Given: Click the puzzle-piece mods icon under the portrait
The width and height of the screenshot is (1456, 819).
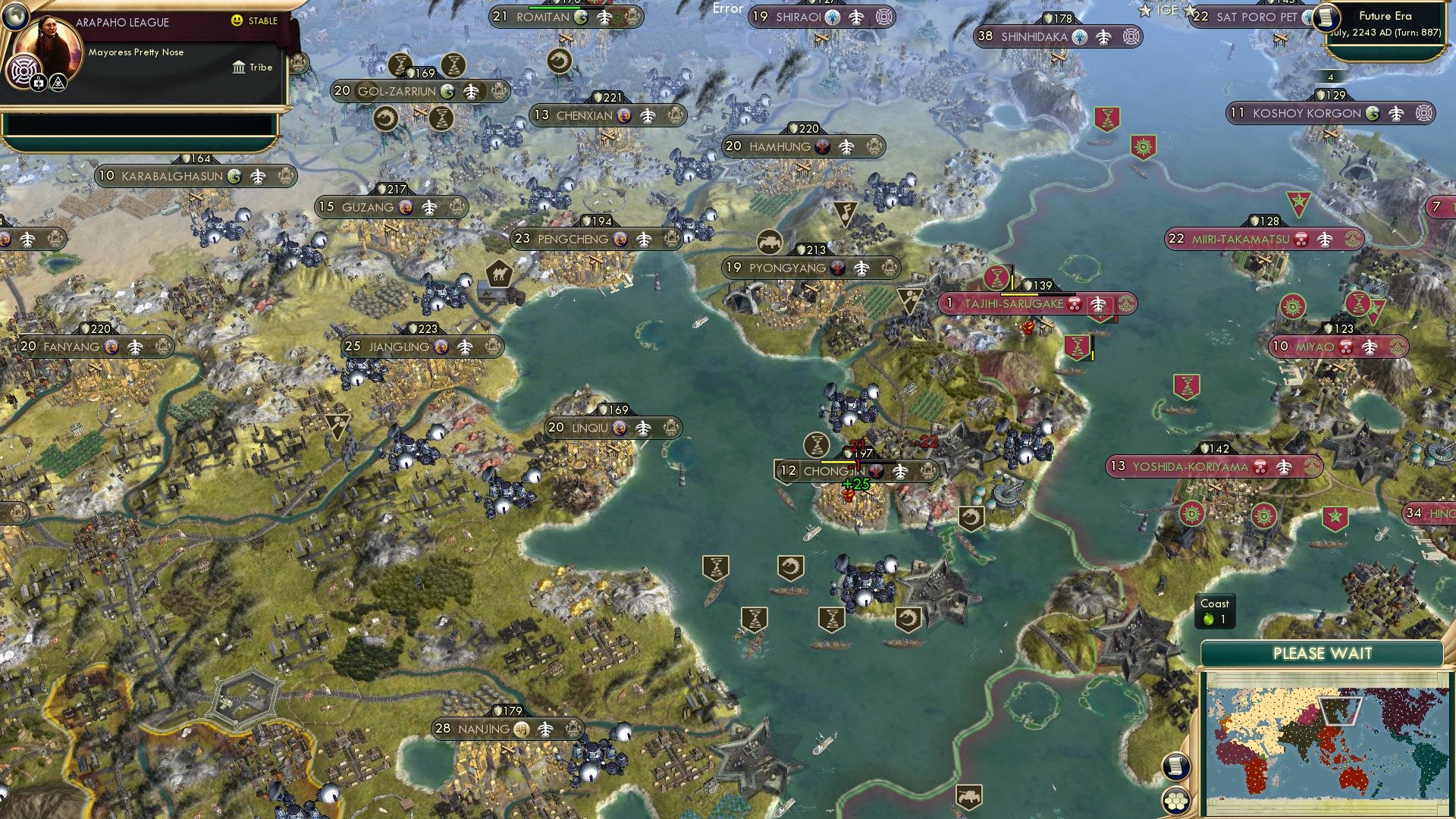Looking at the screenshot, I should coord(37,82).
